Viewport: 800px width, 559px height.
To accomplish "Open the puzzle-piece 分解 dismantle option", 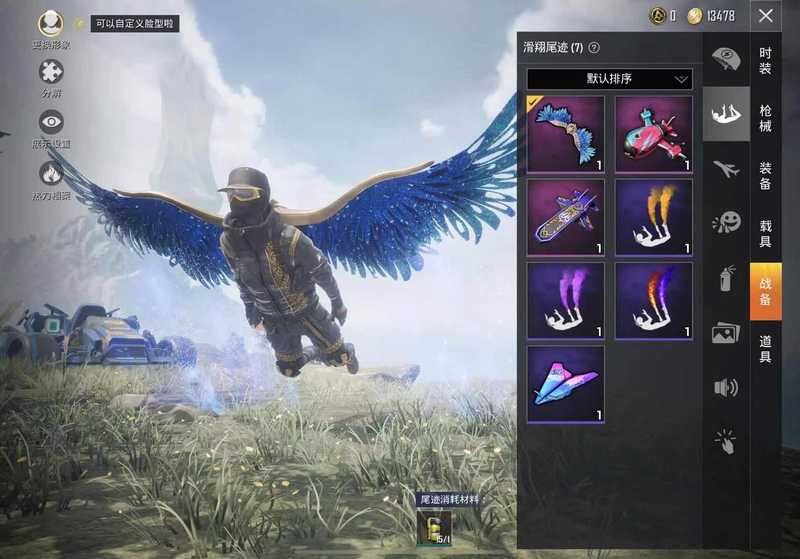I will click(51, 72).
